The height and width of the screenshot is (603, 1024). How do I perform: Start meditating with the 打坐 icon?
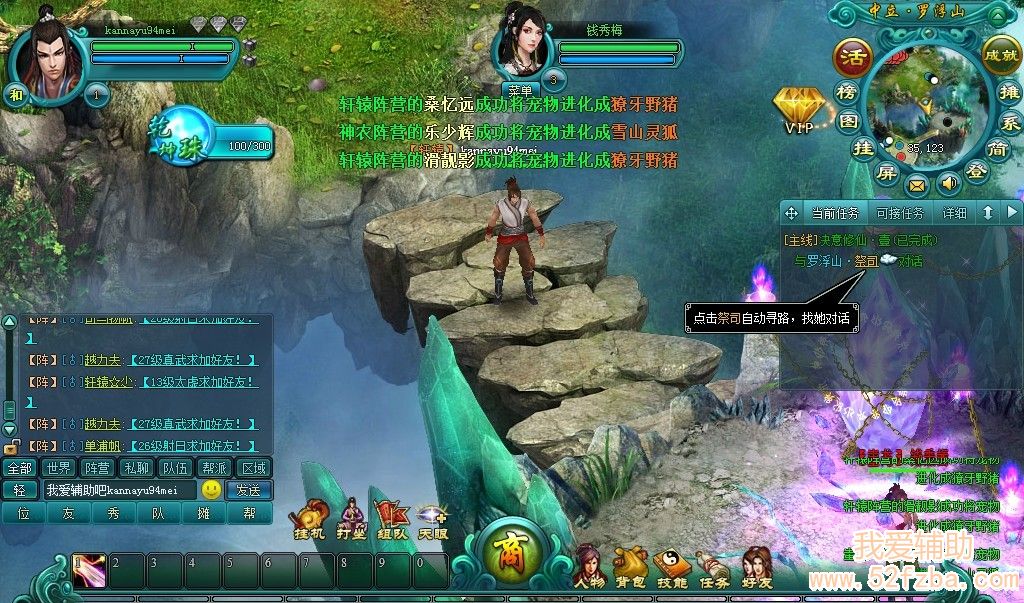click(x=350, y=518)
